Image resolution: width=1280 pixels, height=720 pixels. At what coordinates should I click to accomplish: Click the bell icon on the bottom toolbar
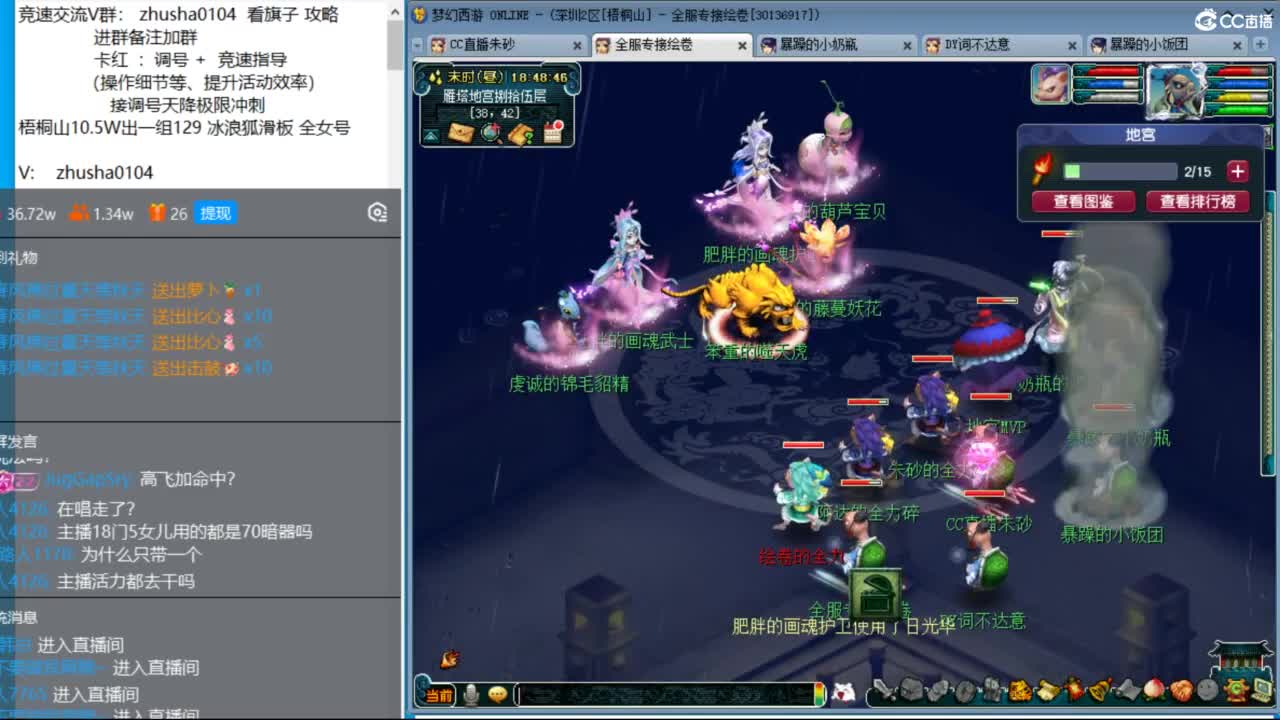click(x=1098, y=691)
